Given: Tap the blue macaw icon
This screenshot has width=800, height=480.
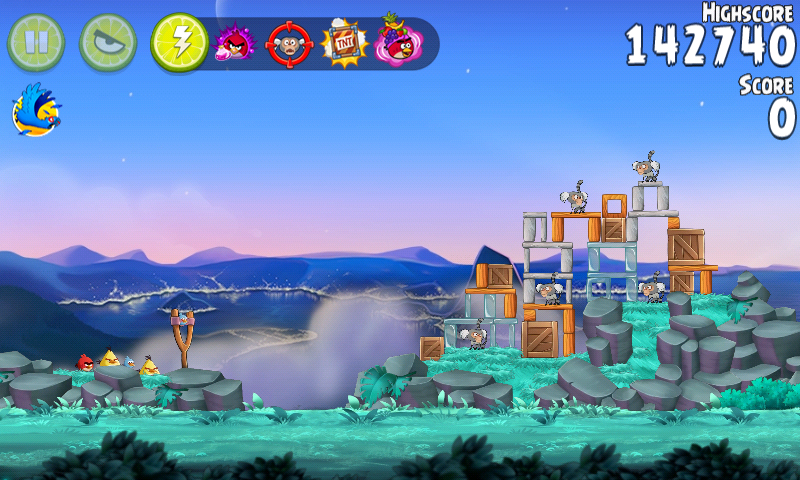Looking at the screenshot, I should click(36, 110).
